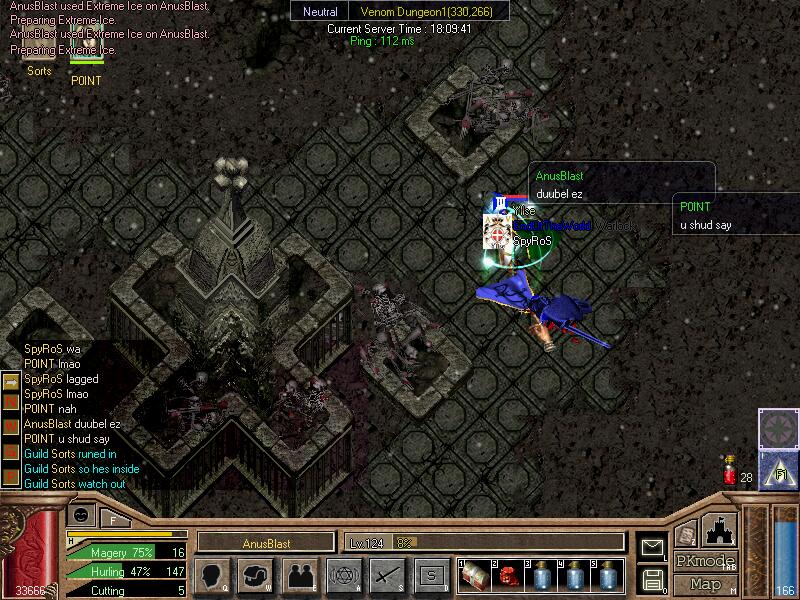Open the inventory bag button
This screenshot has height=600, width=800.
coord(256,576)
